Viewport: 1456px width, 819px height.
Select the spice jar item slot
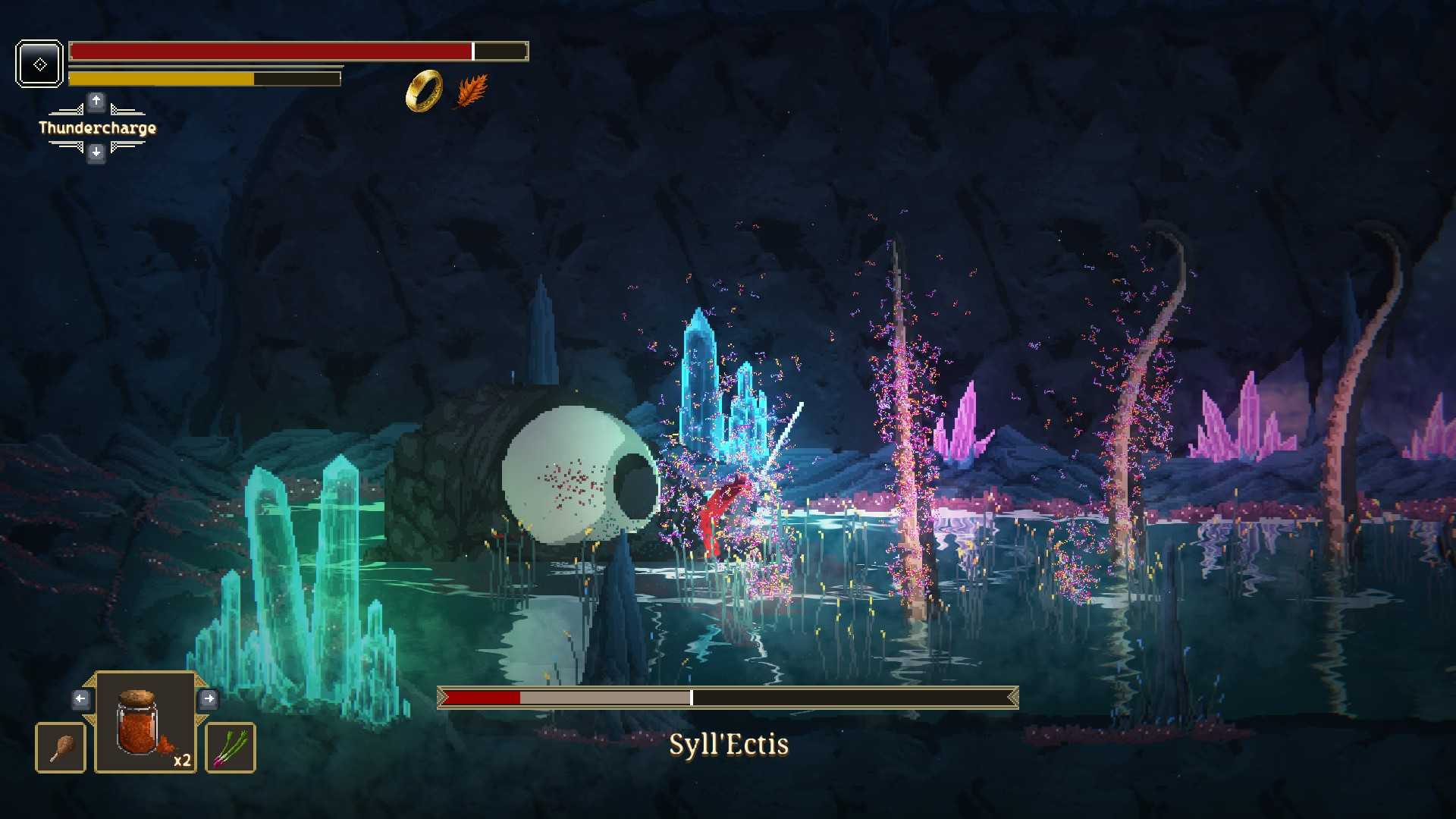[x=145, y=722]
